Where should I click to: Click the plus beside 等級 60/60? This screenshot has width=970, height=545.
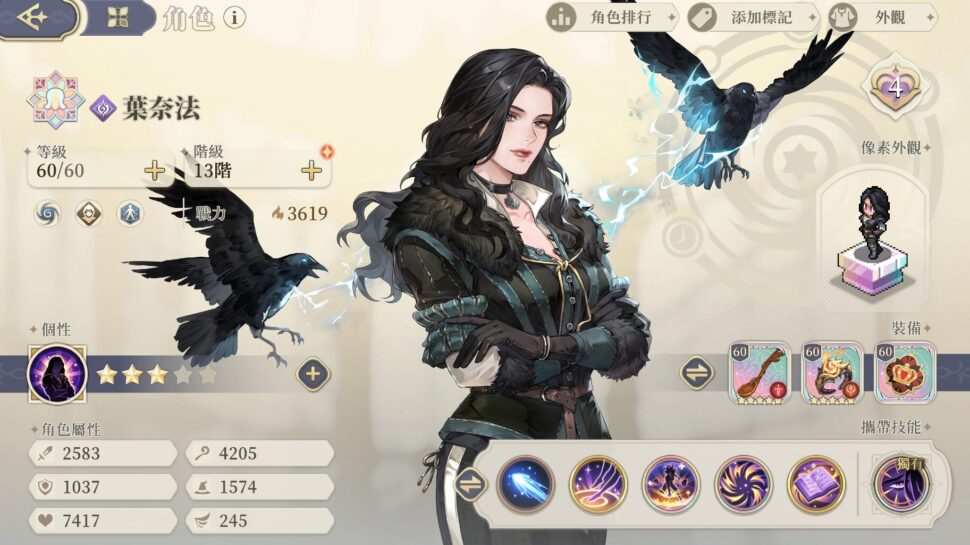point(154,171)
